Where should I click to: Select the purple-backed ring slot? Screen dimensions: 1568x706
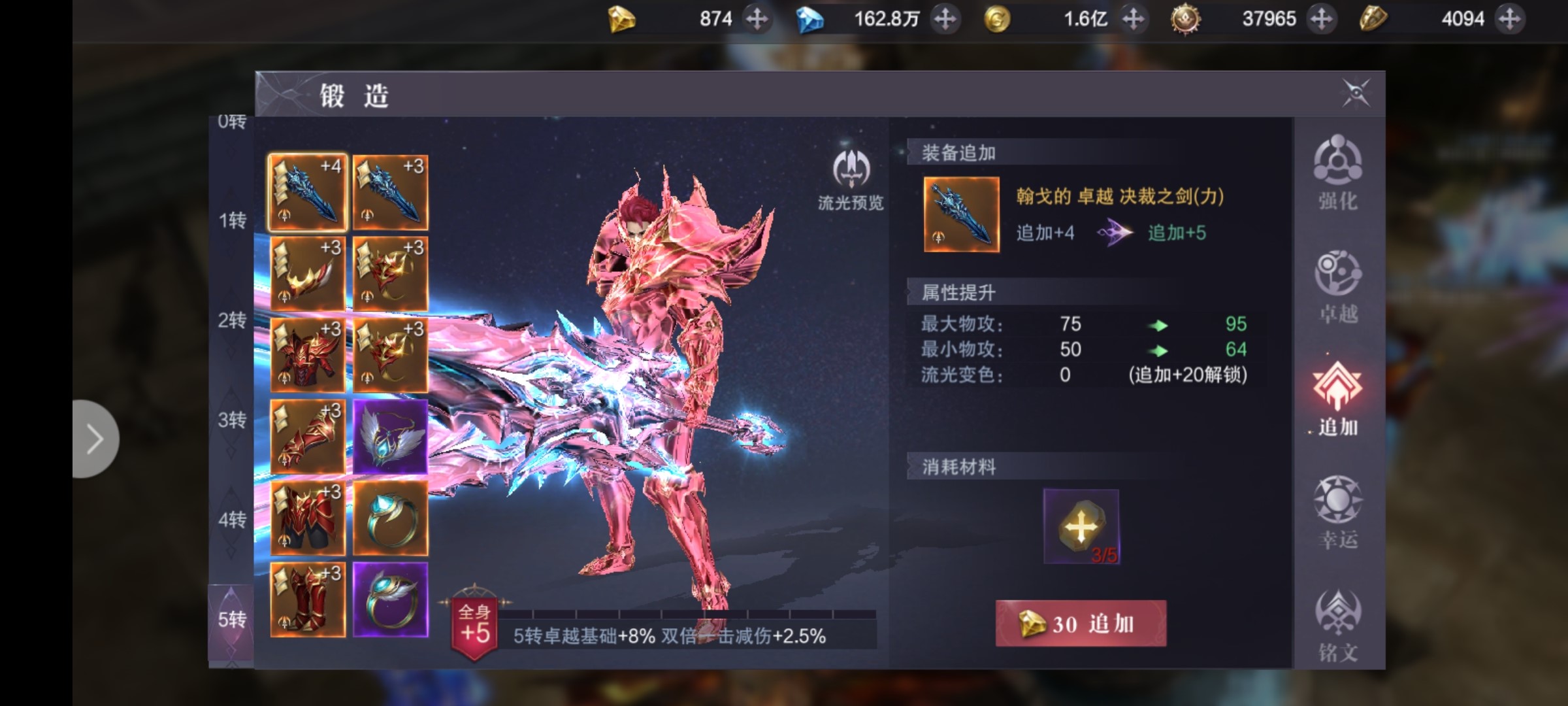(390, 599)
